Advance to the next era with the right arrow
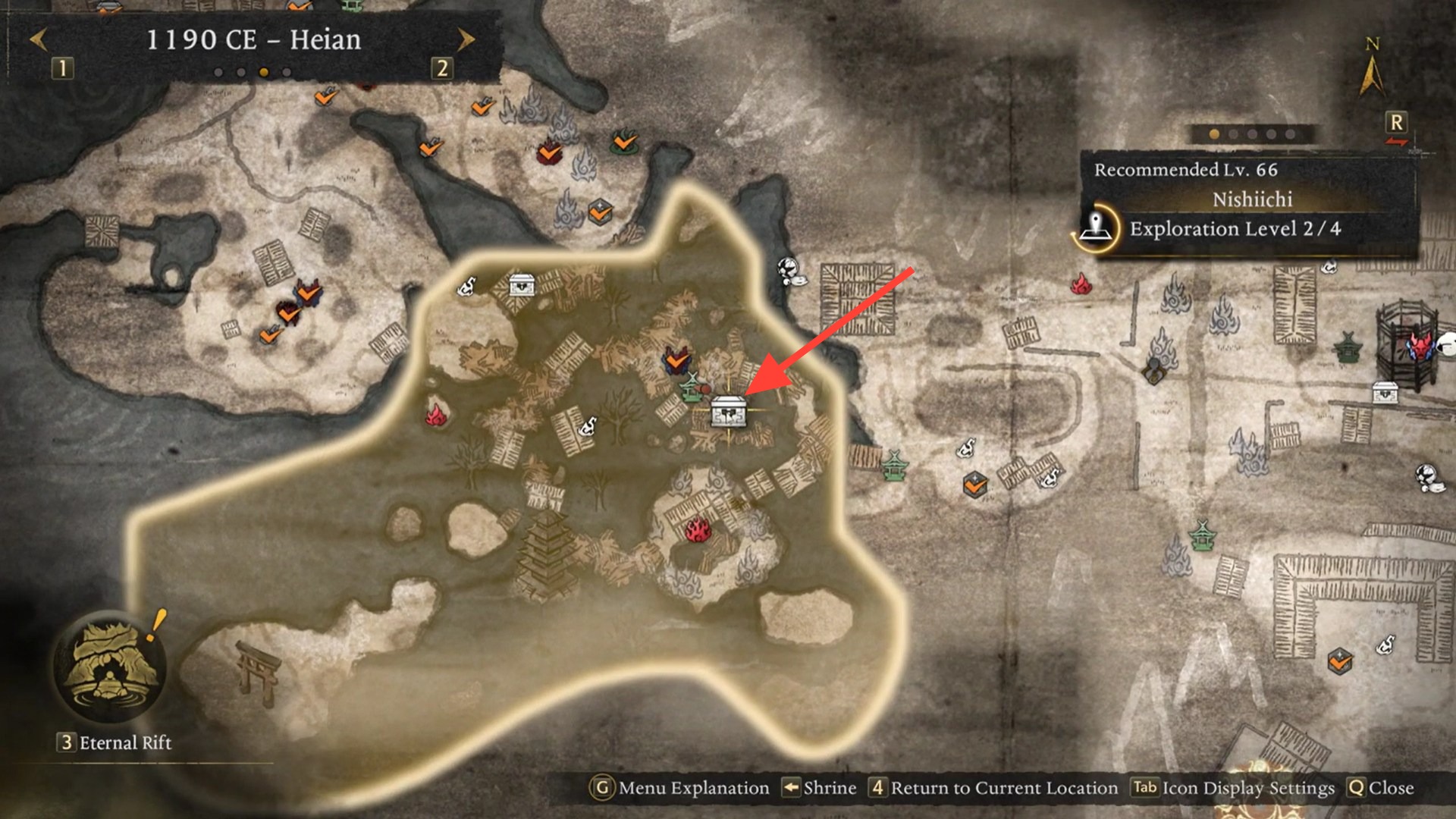The height and width of the screenshot is (819, 1456). 466,39
